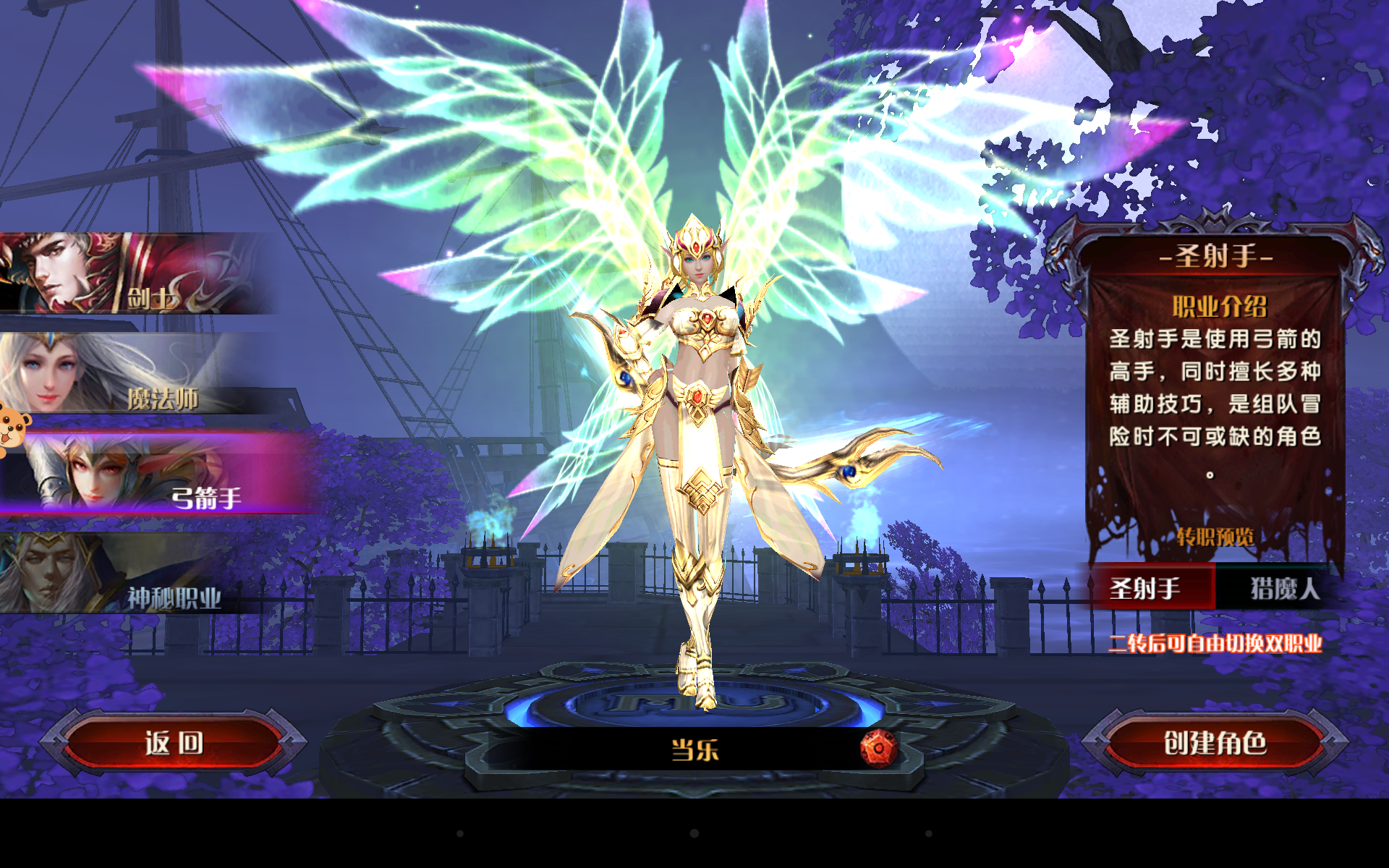Randomize the name with the red dice
Image resolution: width=1389 pixels, height=868 pixels.
[878, 749]
